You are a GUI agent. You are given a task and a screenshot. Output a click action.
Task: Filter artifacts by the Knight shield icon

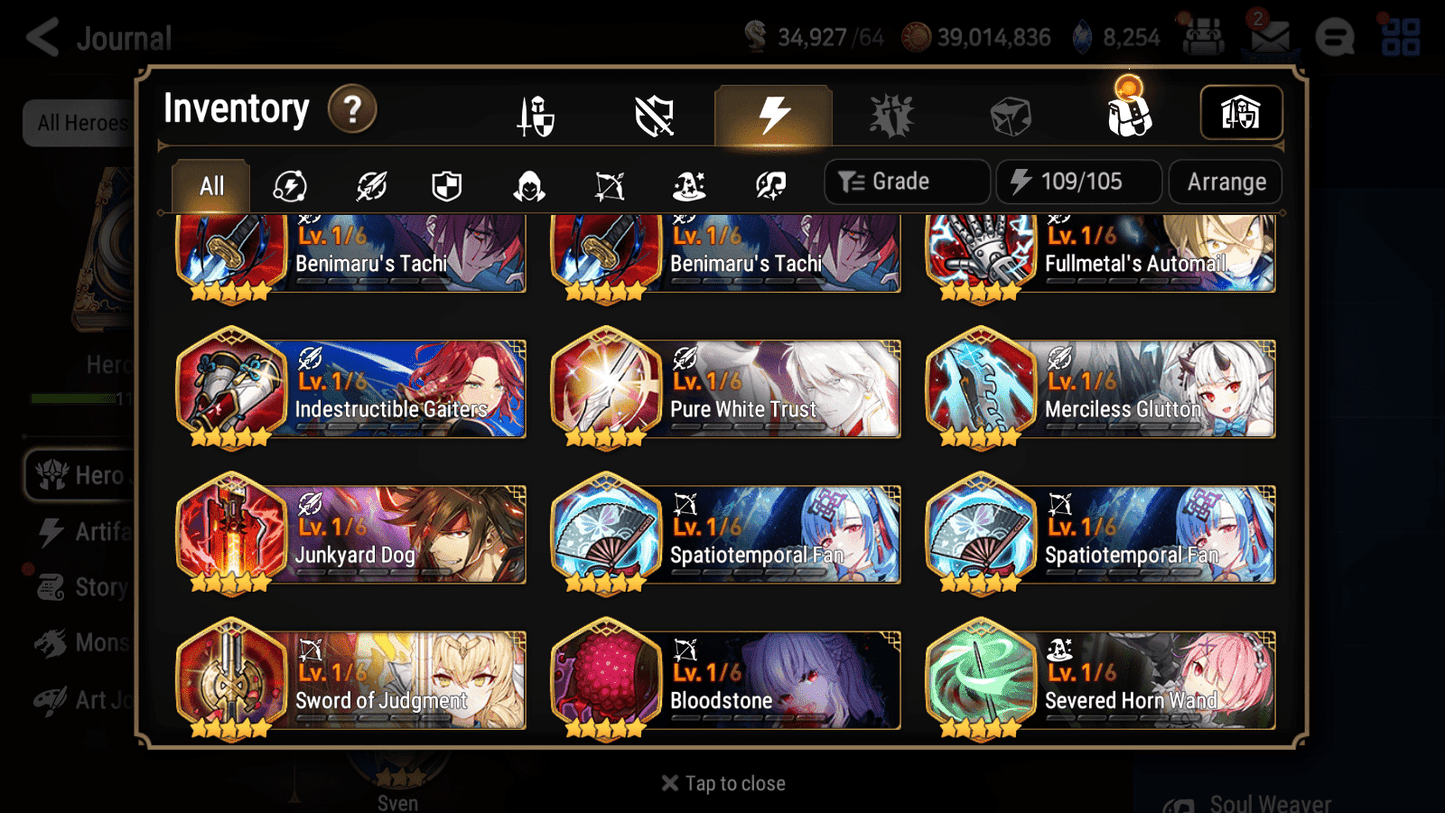447,185
